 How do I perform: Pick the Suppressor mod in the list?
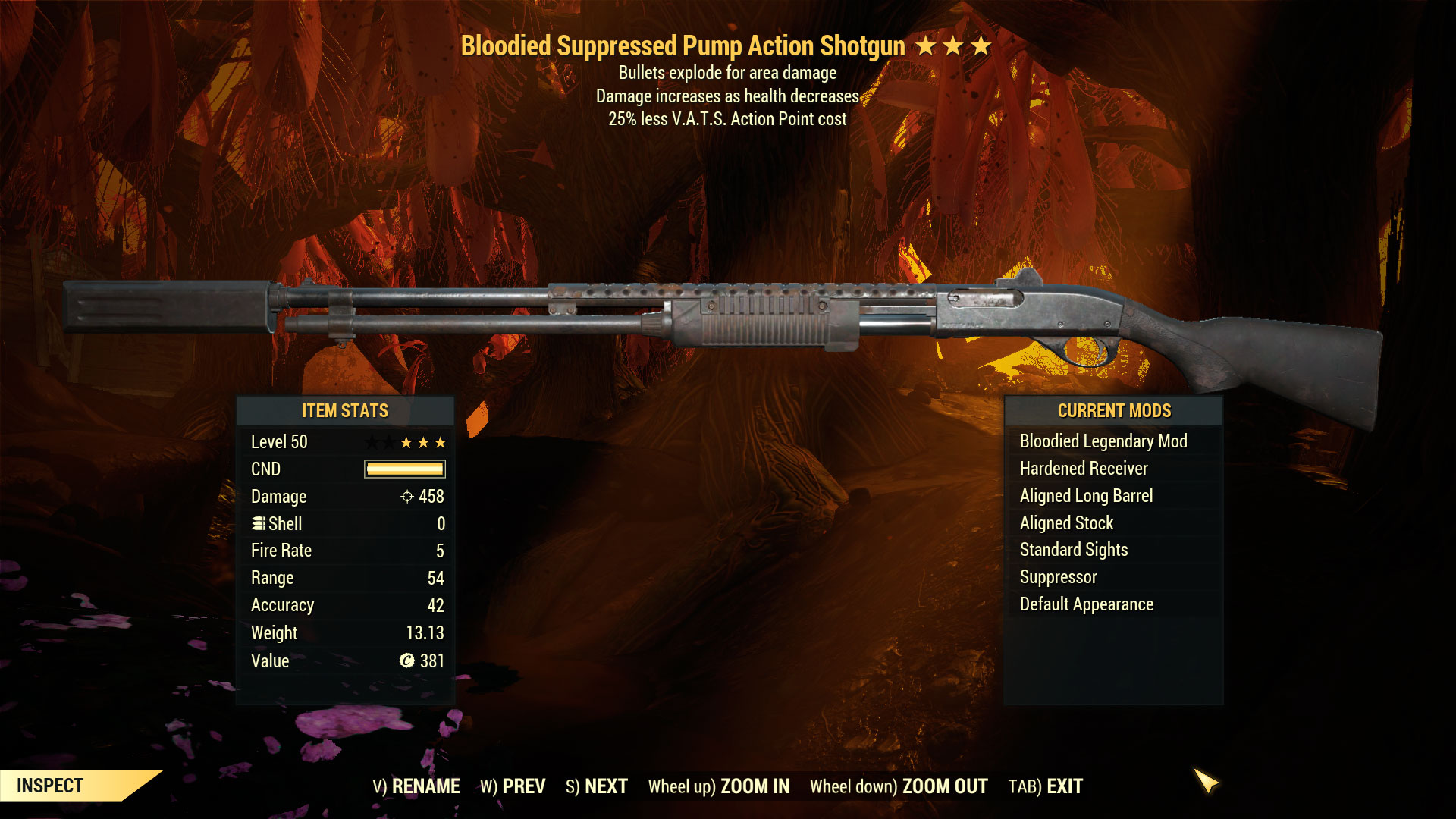click(1058, 577)
